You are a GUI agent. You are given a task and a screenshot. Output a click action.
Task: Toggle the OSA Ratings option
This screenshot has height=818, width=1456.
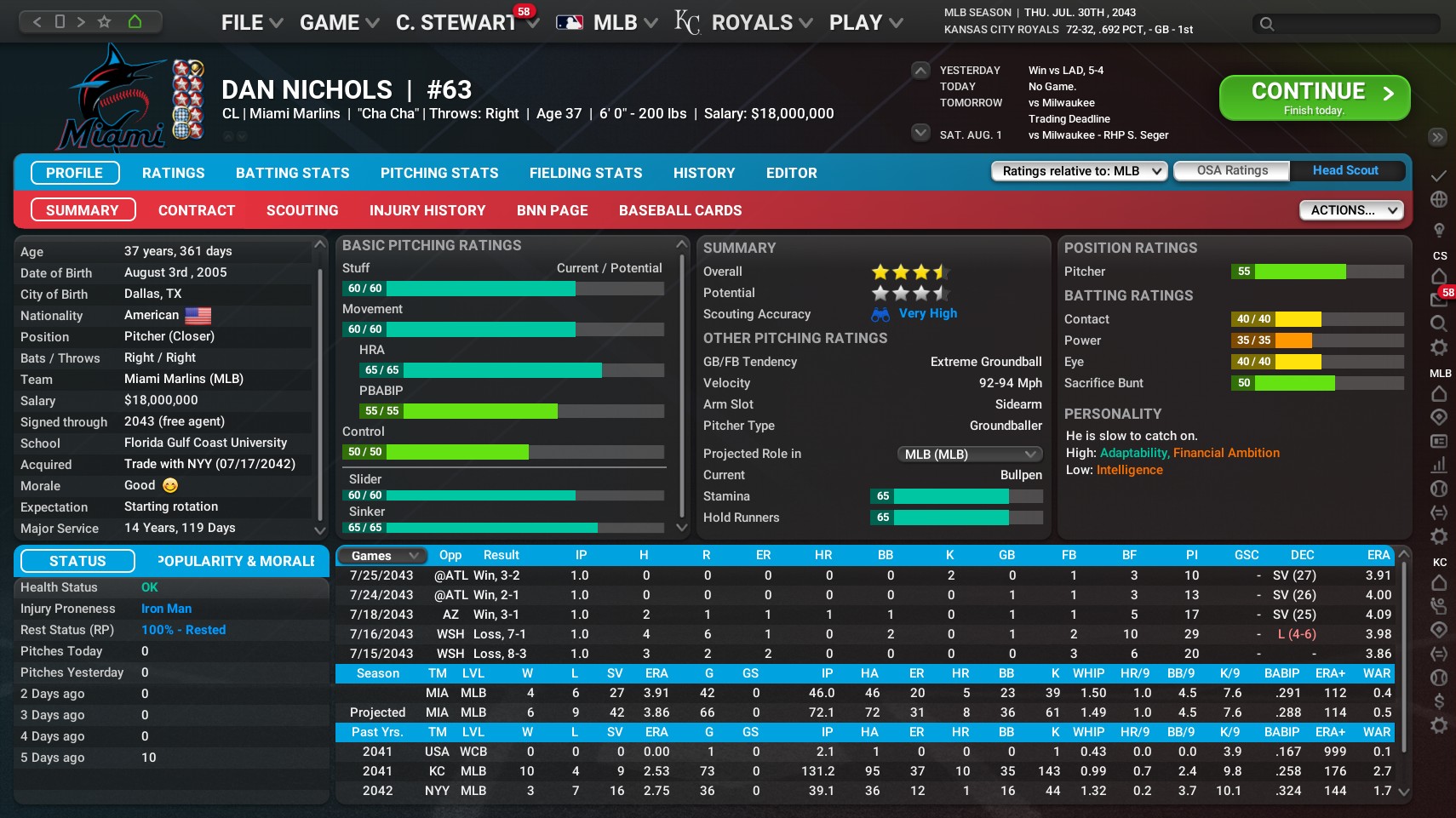point(1231,170)
